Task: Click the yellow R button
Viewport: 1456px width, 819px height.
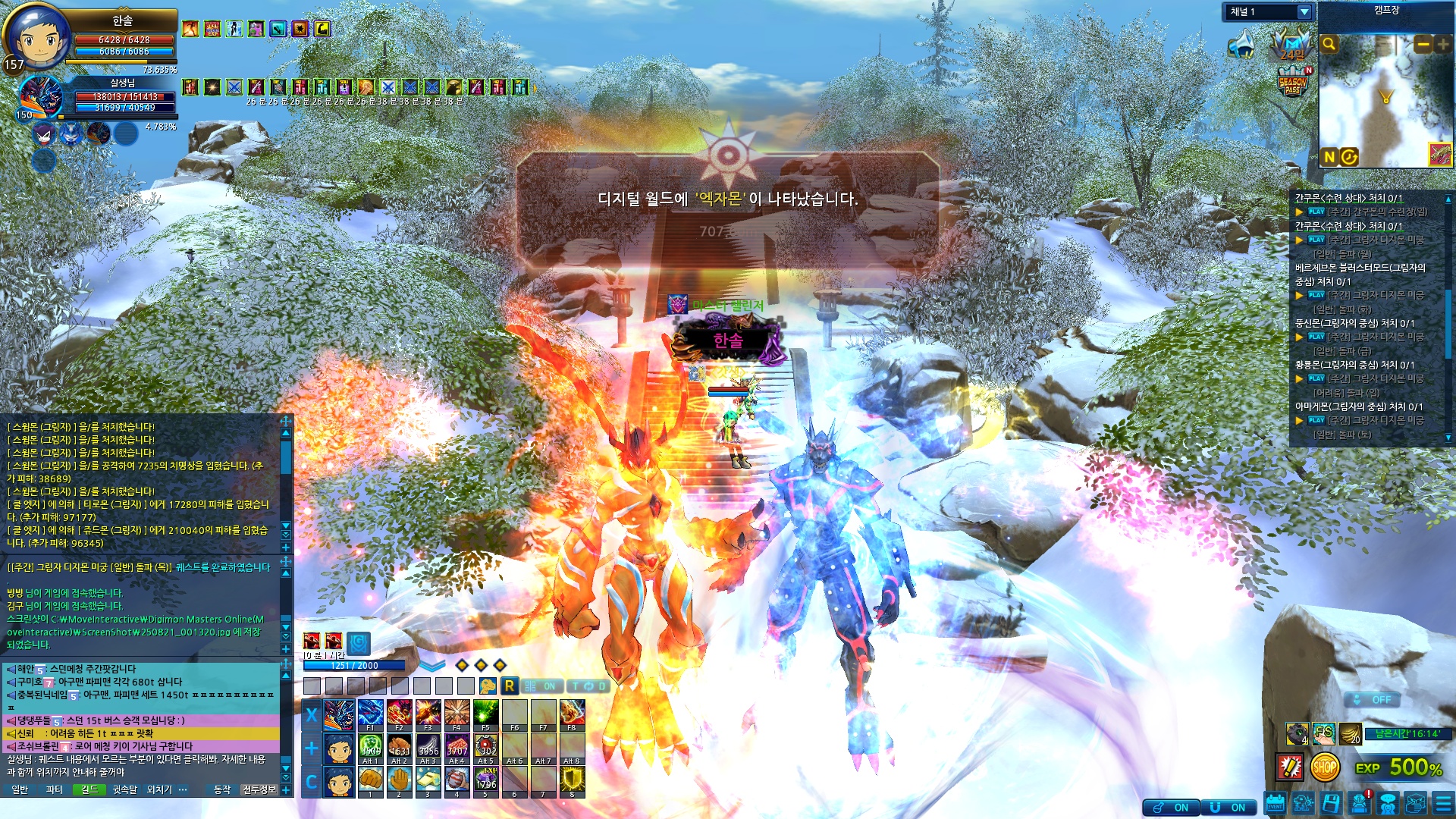Action: 509,686
